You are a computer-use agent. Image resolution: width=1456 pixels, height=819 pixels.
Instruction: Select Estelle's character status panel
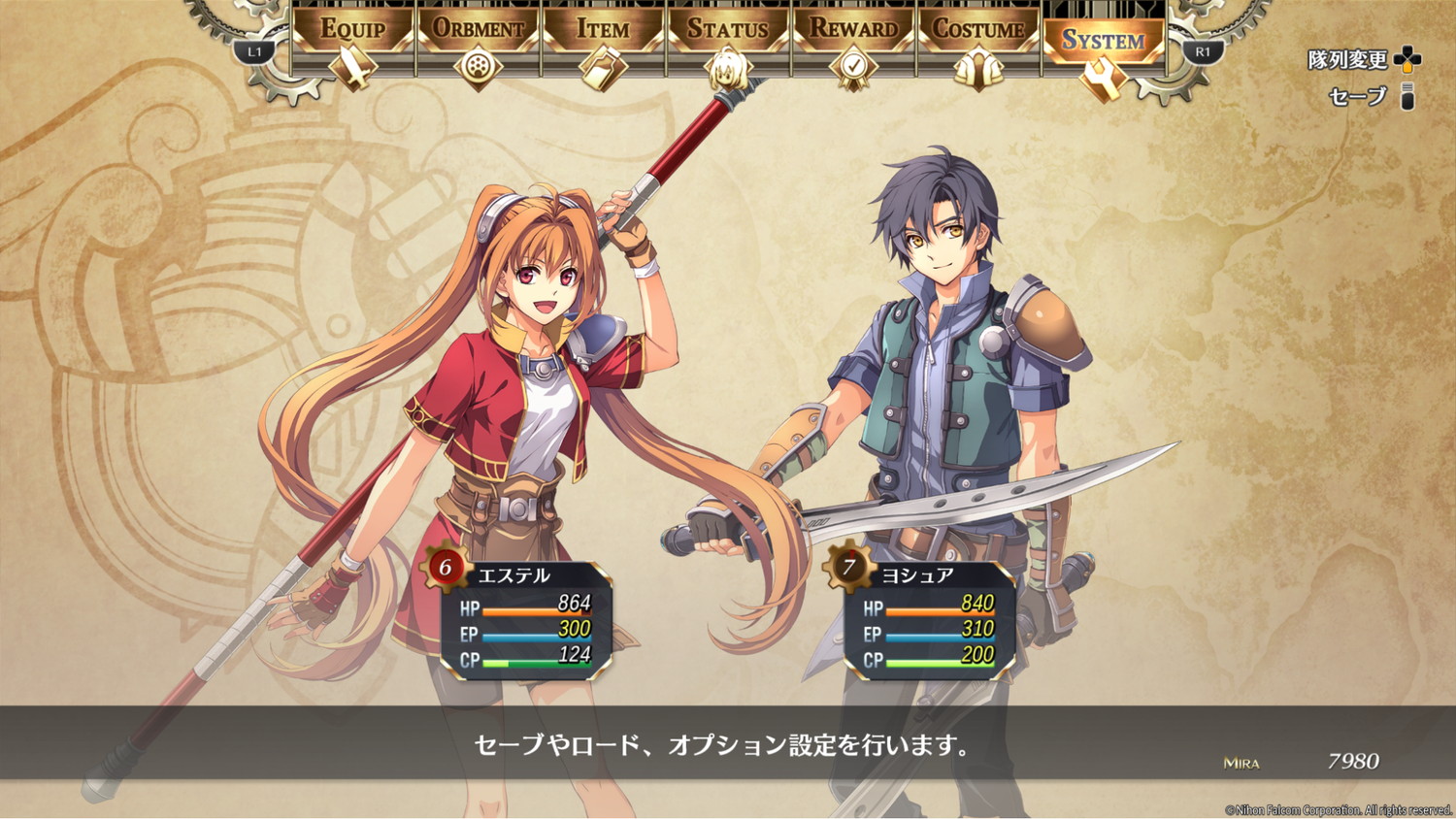pos(525,618)
